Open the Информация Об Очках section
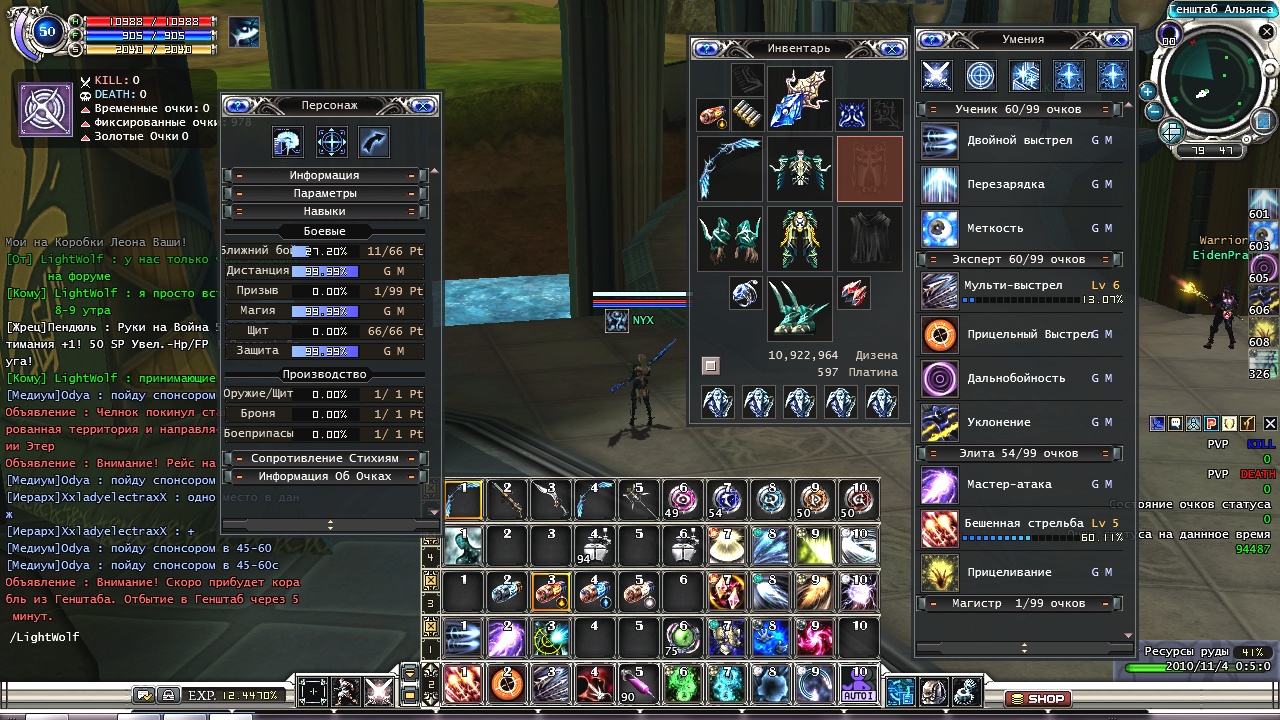 [324, 476]
